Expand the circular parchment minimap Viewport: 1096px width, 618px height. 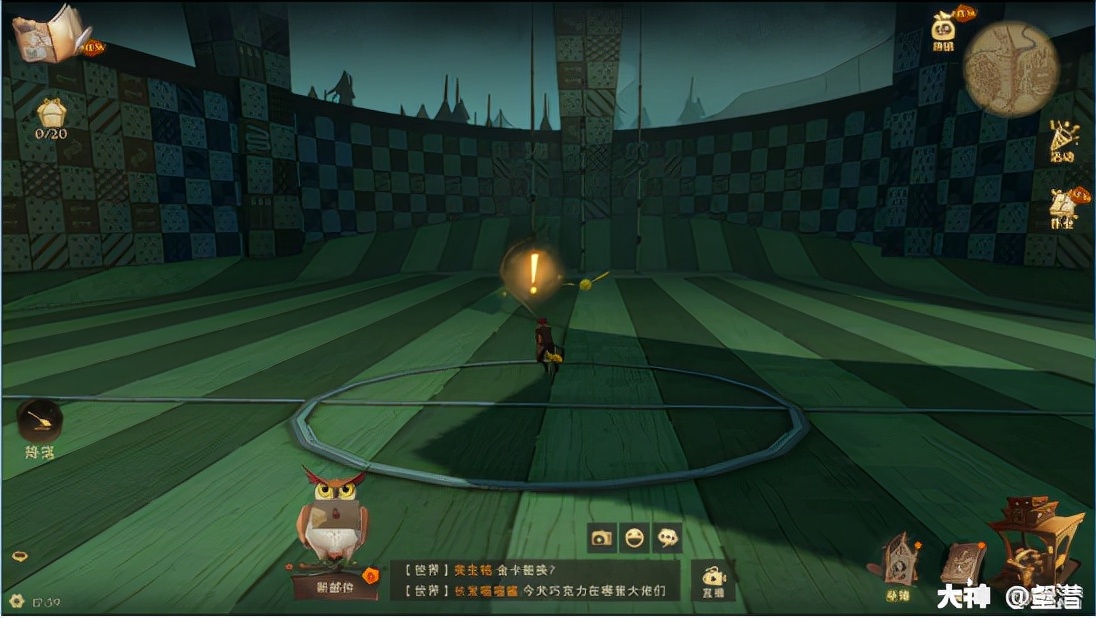click(x=1011, y=69)
